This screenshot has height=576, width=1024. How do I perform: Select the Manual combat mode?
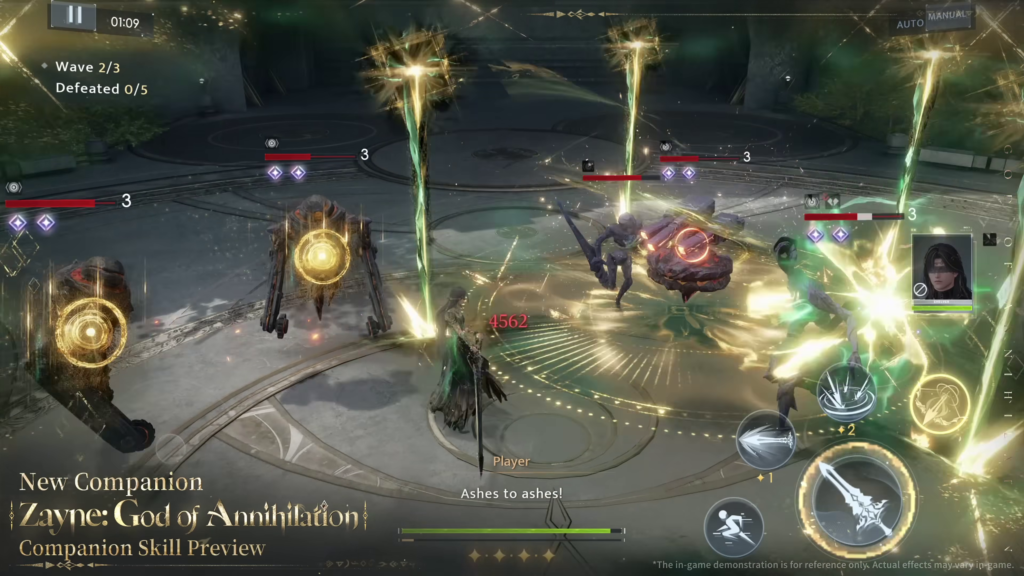[x=947, y=16]
